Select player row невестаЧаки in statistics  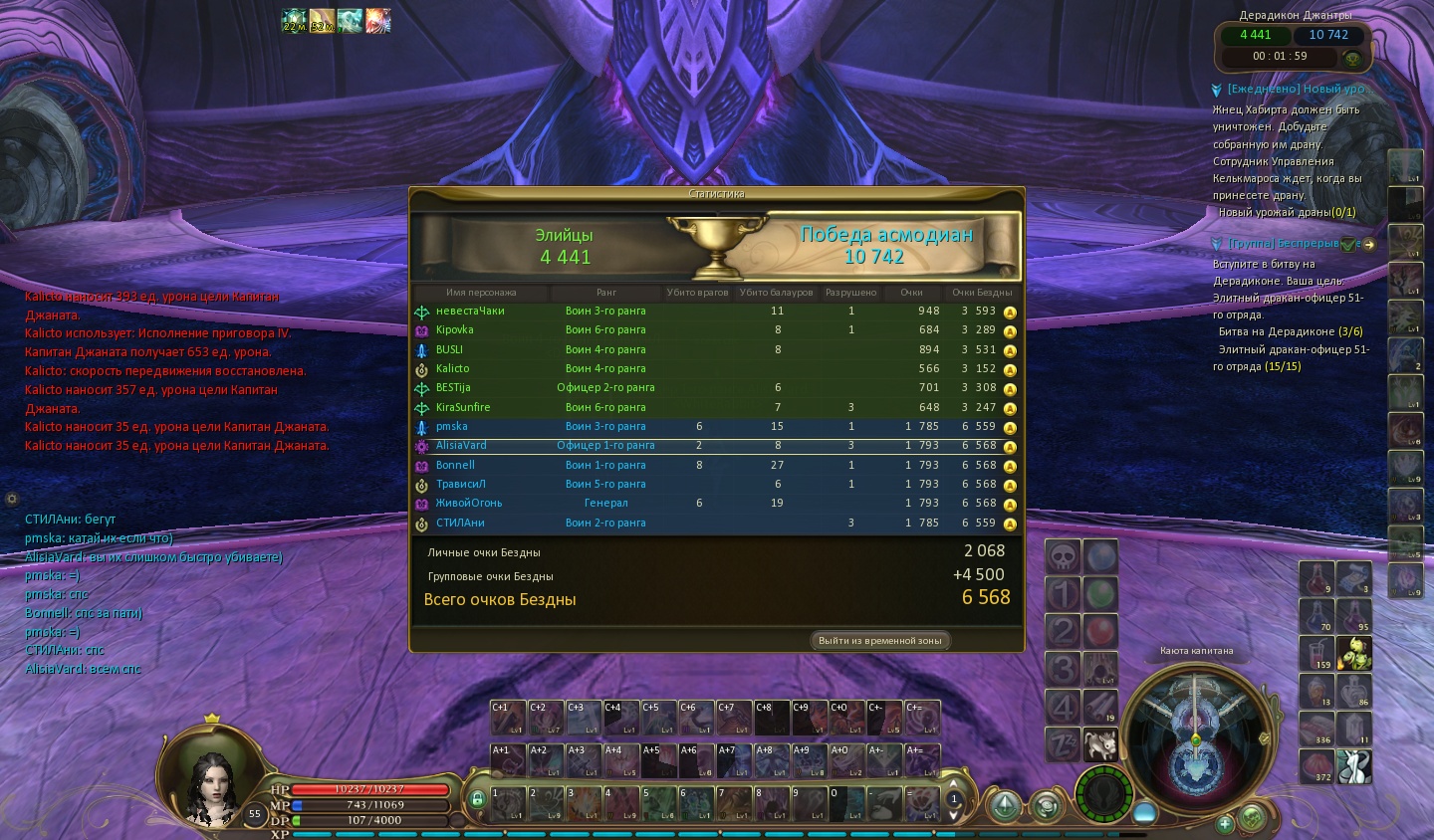tap(470, 312)
